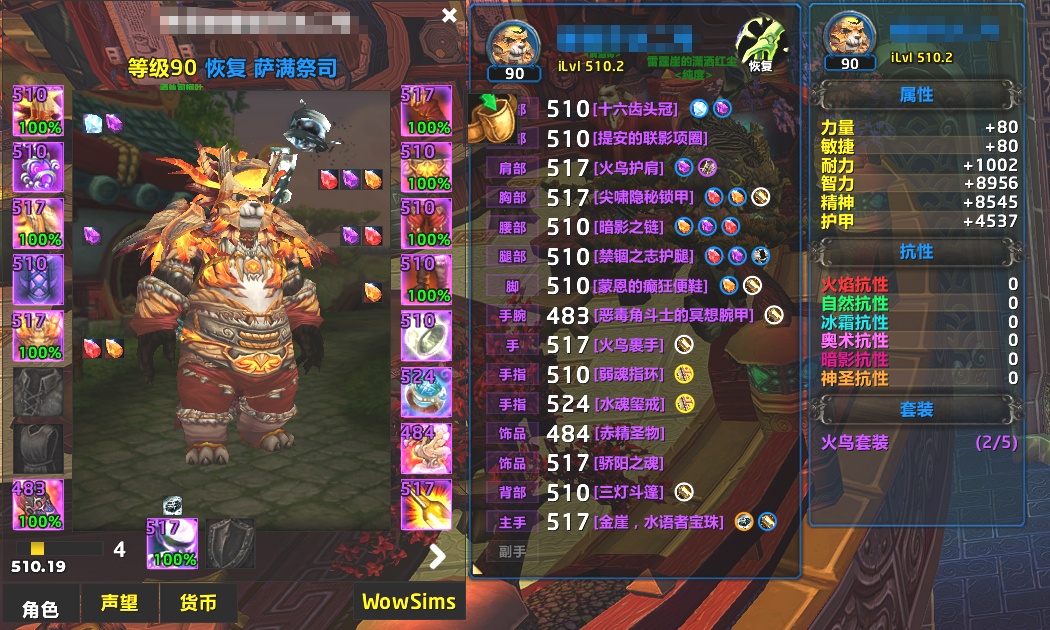
Task: Select the 524 ring equipment slot icon
Action: 427,391
